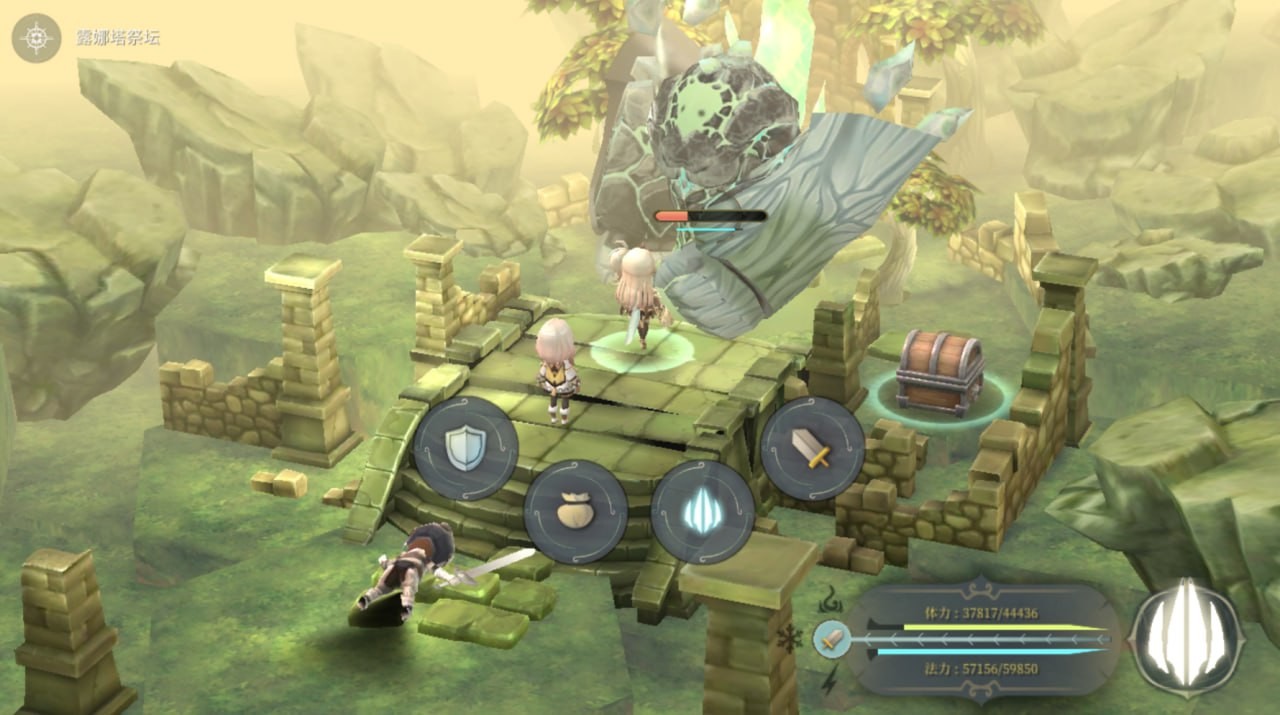Select the shield defend command
The image size is (1280, 715).
click(x=466, y=447)
